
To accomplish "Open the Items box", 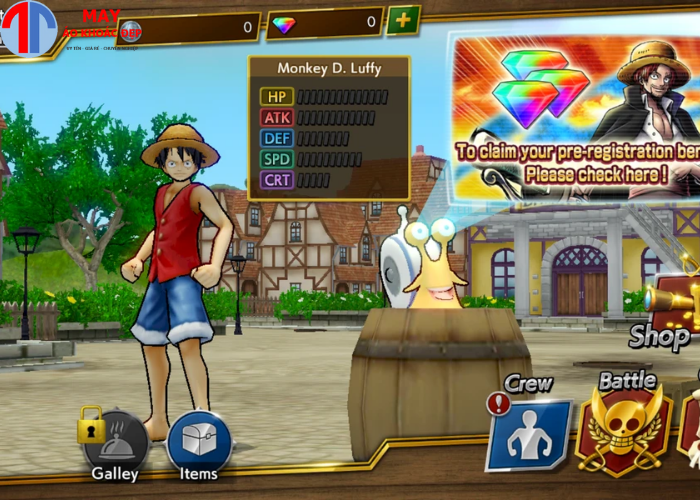I will (x=199, y=442).
